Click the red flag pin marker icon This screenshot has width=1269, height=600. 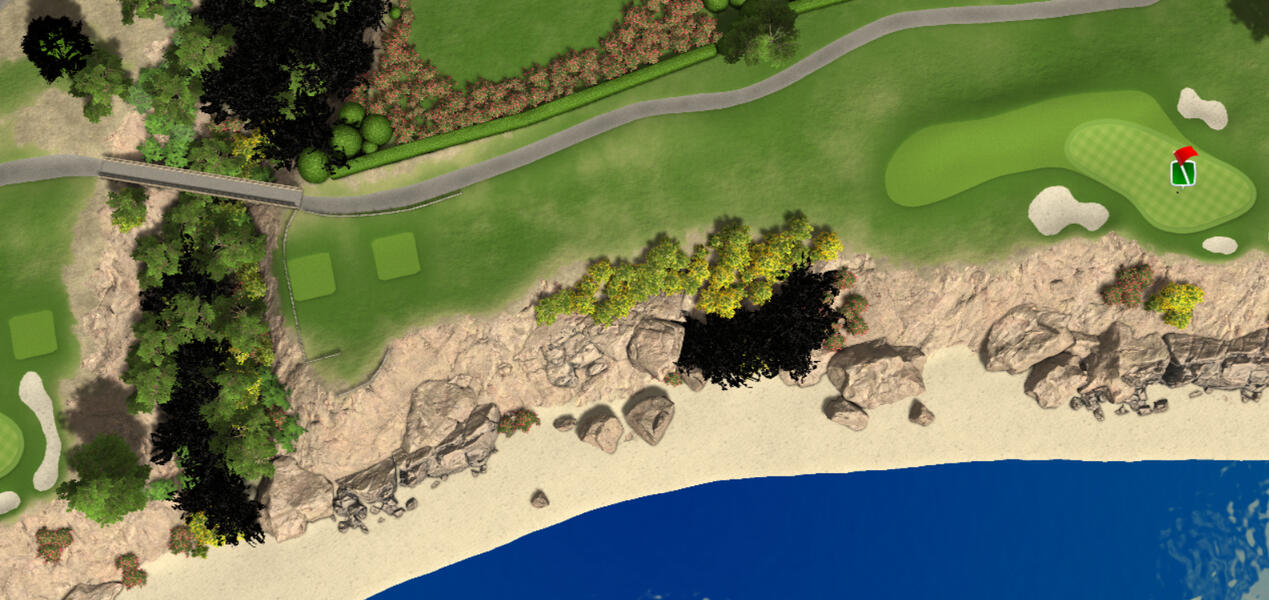(x=1183, y=168)
